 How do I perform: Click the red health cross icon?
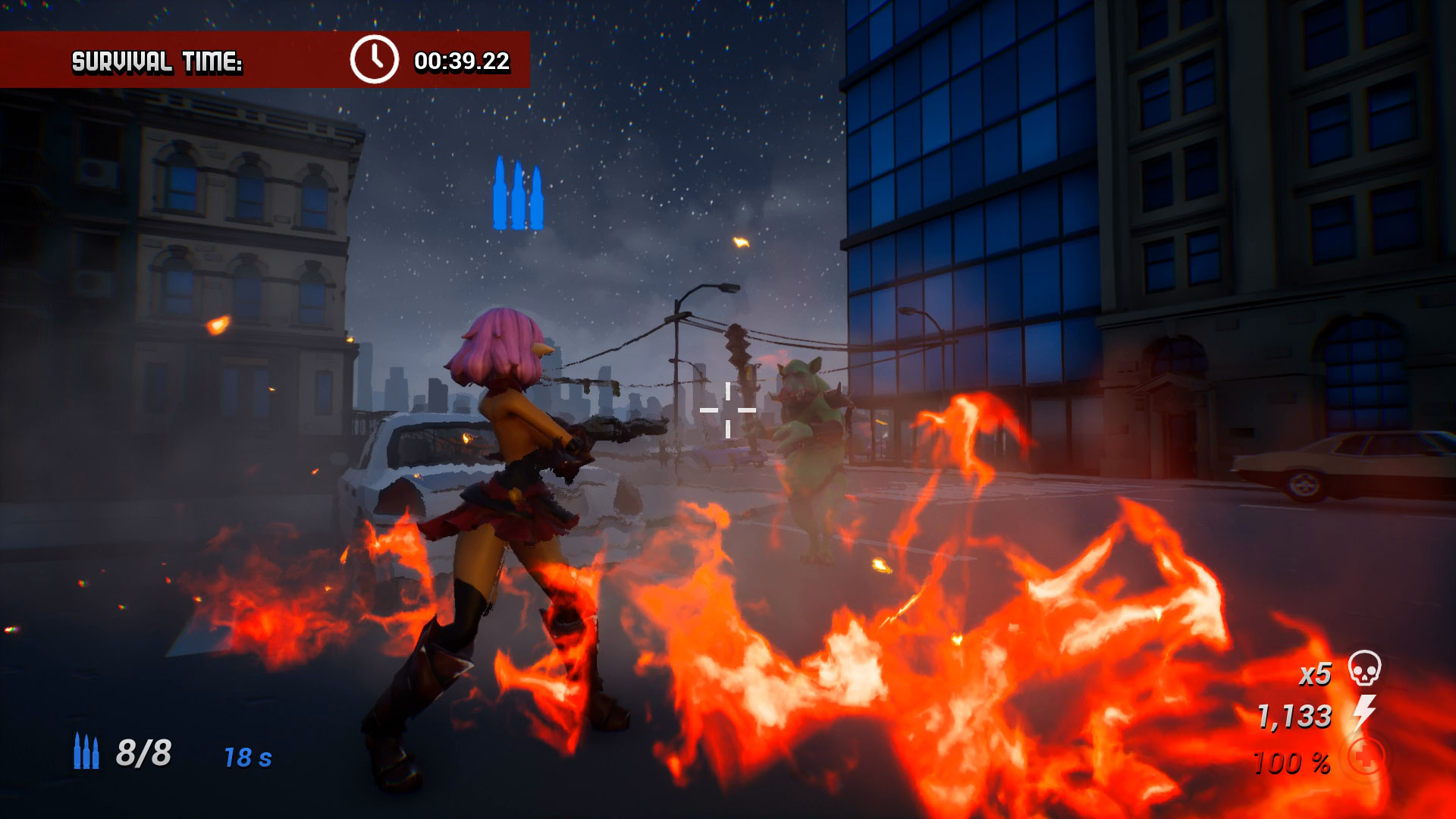click(1365, 757)
